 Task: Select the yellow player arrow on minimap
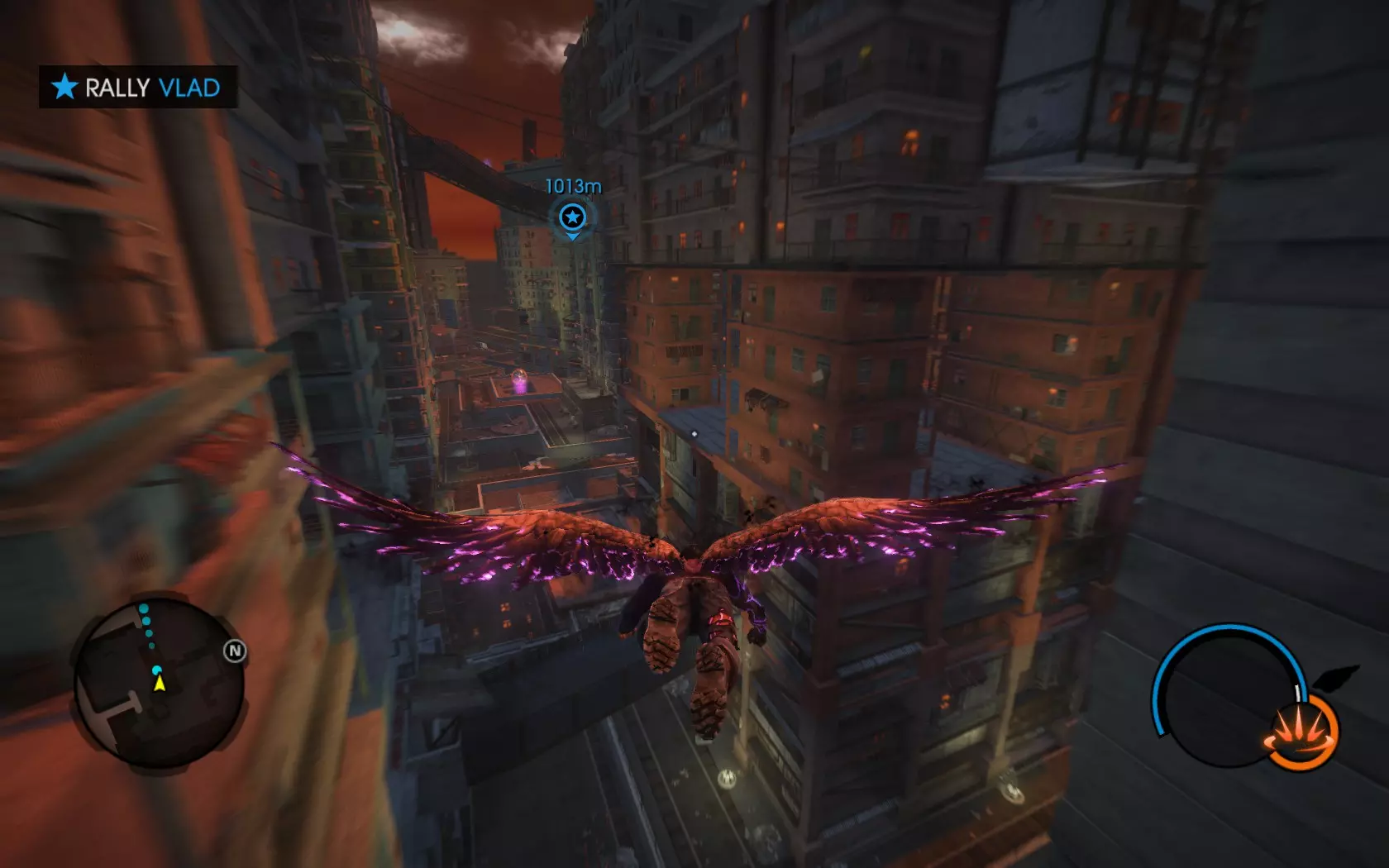[160, 684]
